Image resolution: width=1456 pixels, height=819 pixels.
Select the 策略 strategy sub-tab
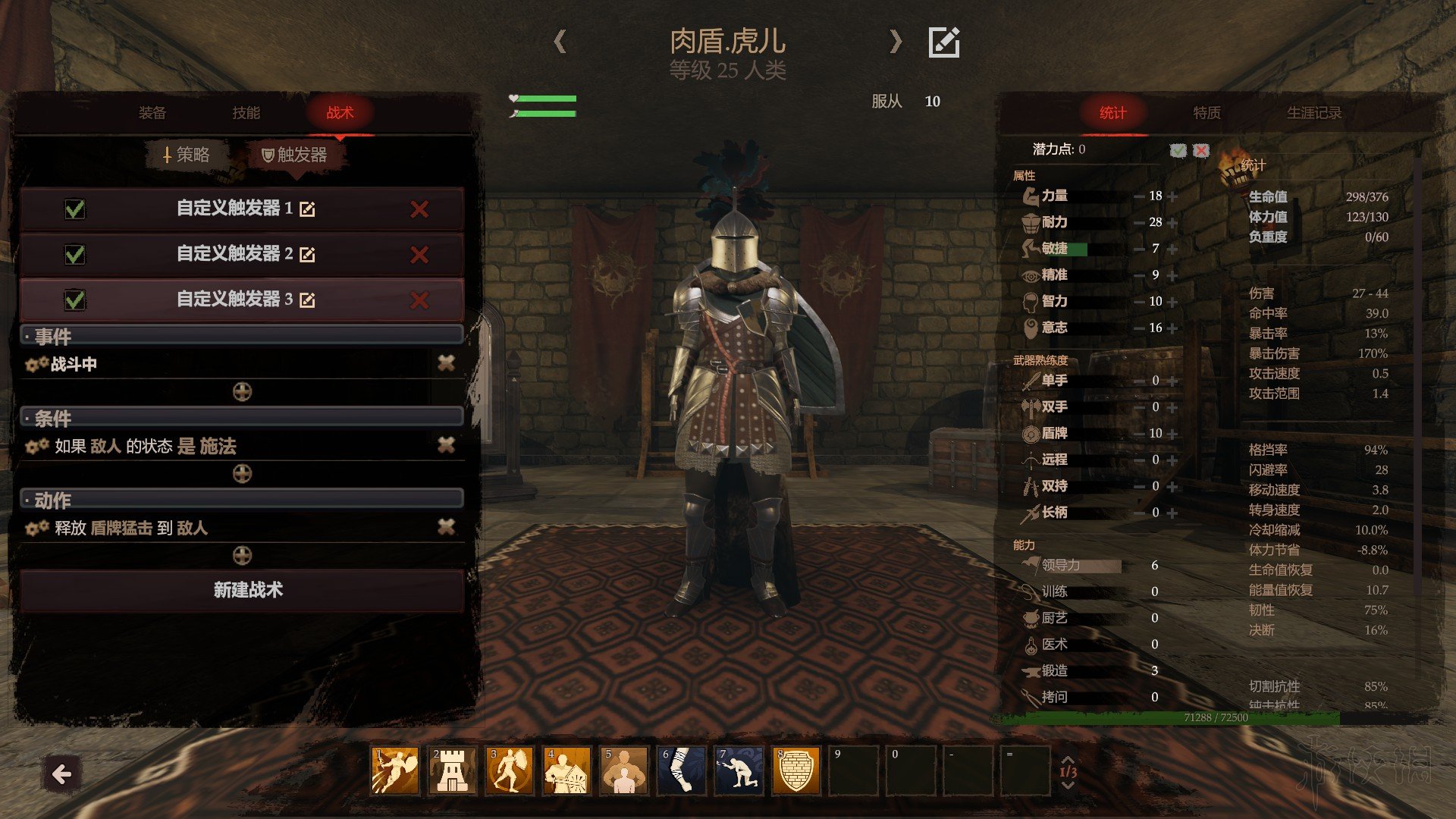187,155
